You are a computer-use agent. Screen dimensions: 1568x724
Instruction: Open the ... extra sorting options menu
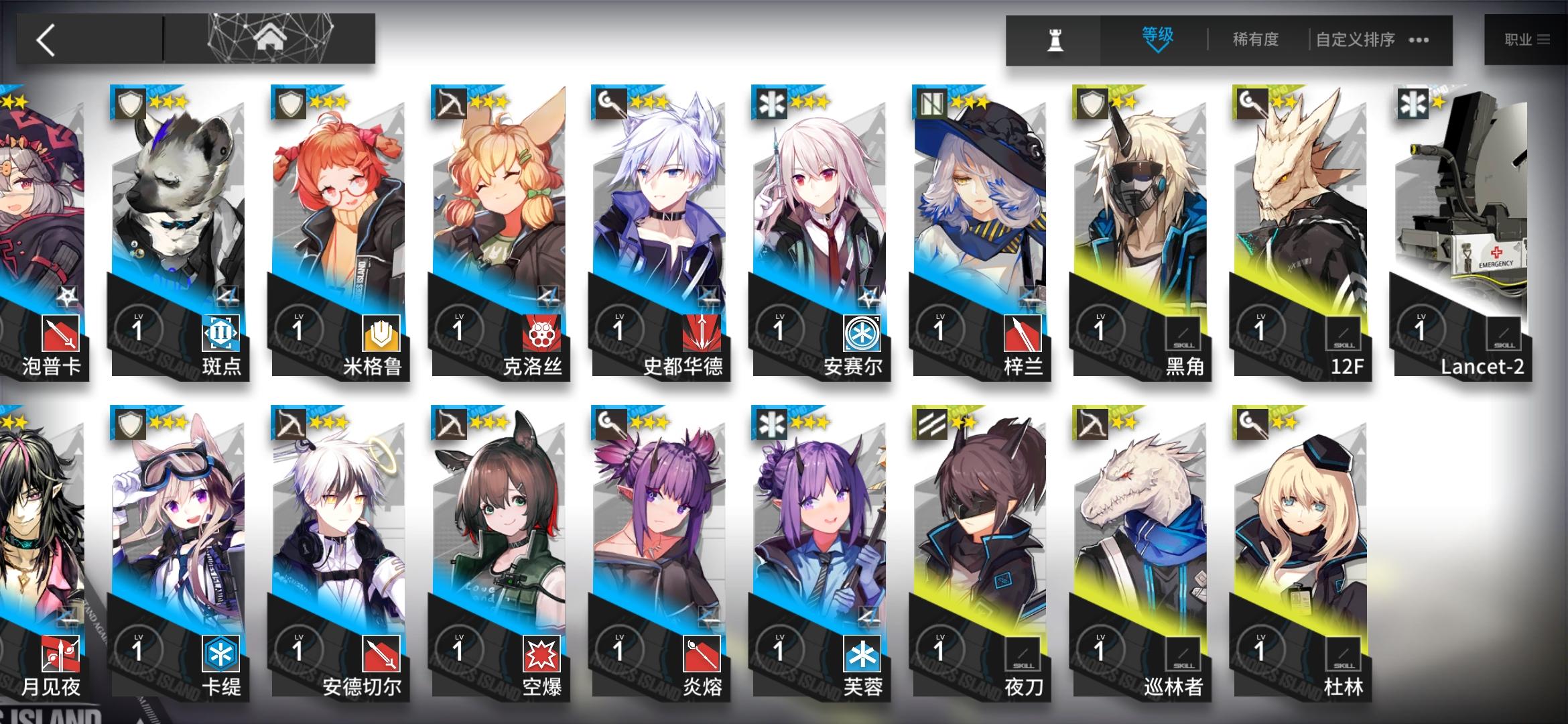click(1417, 40)
